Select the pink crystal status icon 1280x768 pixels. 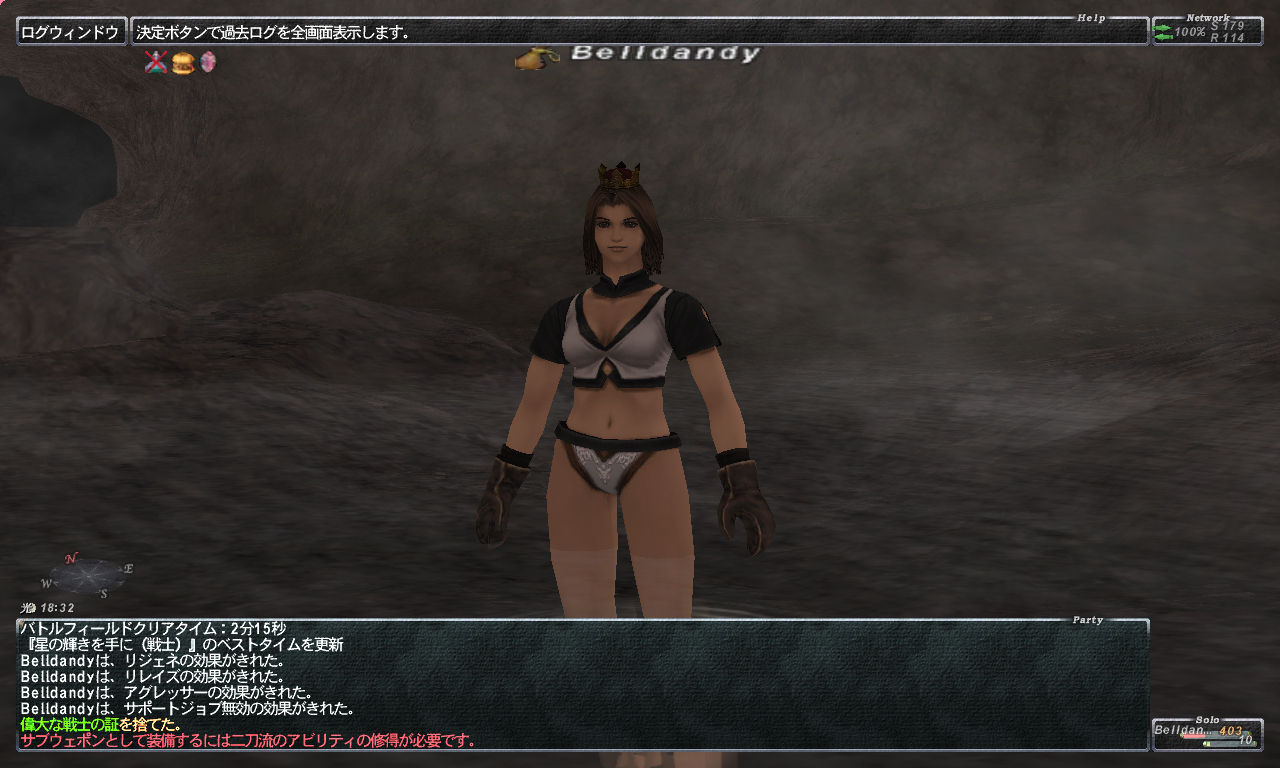click(207, 63)
